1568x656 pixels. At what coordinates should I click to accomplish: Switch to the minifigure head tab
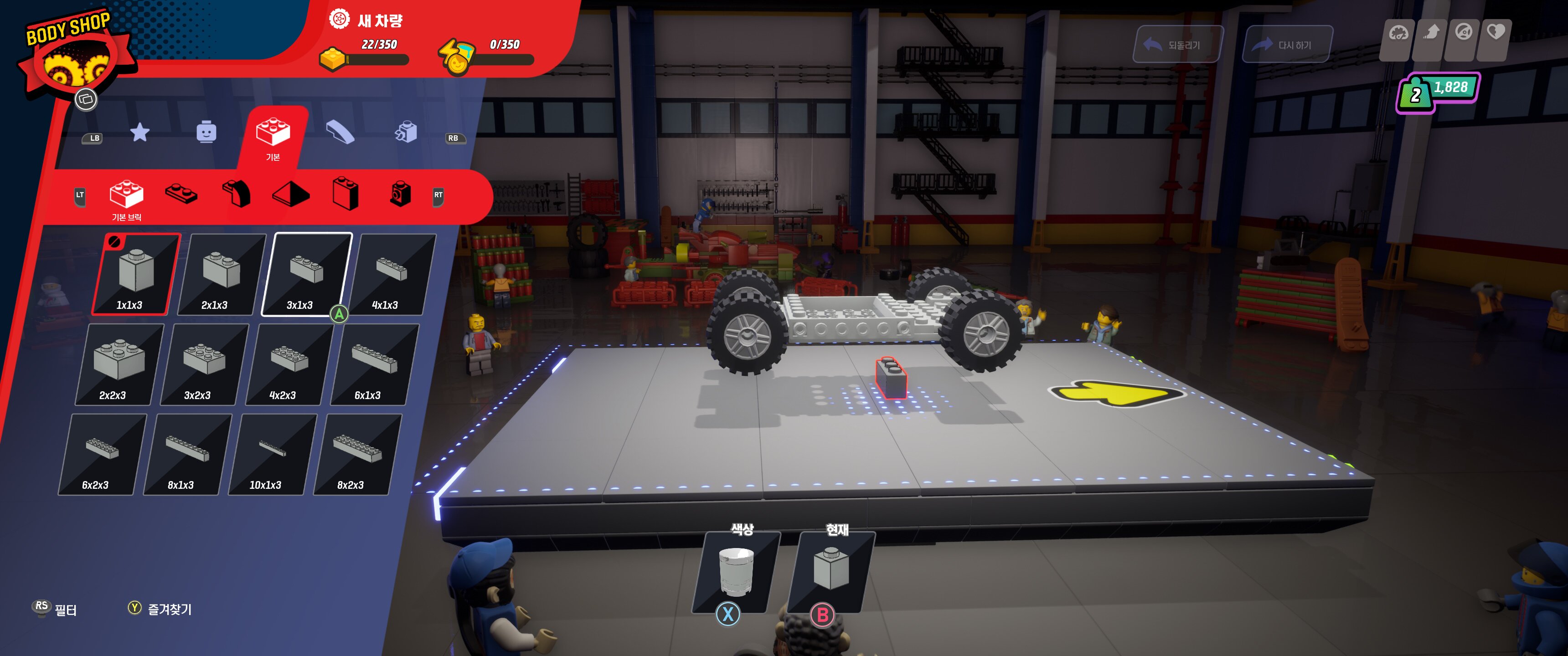pos(206,132)
